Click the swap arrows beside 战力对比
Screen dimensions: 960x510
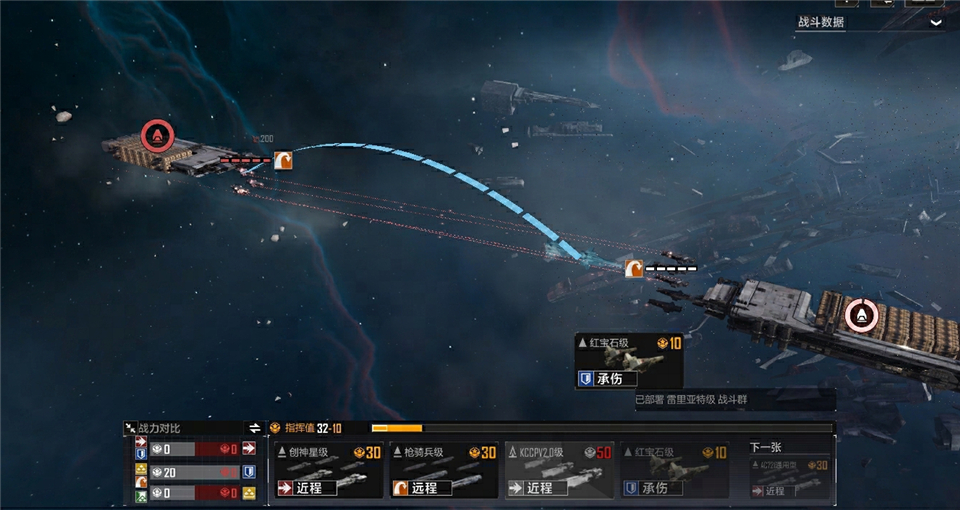[255, 428]
